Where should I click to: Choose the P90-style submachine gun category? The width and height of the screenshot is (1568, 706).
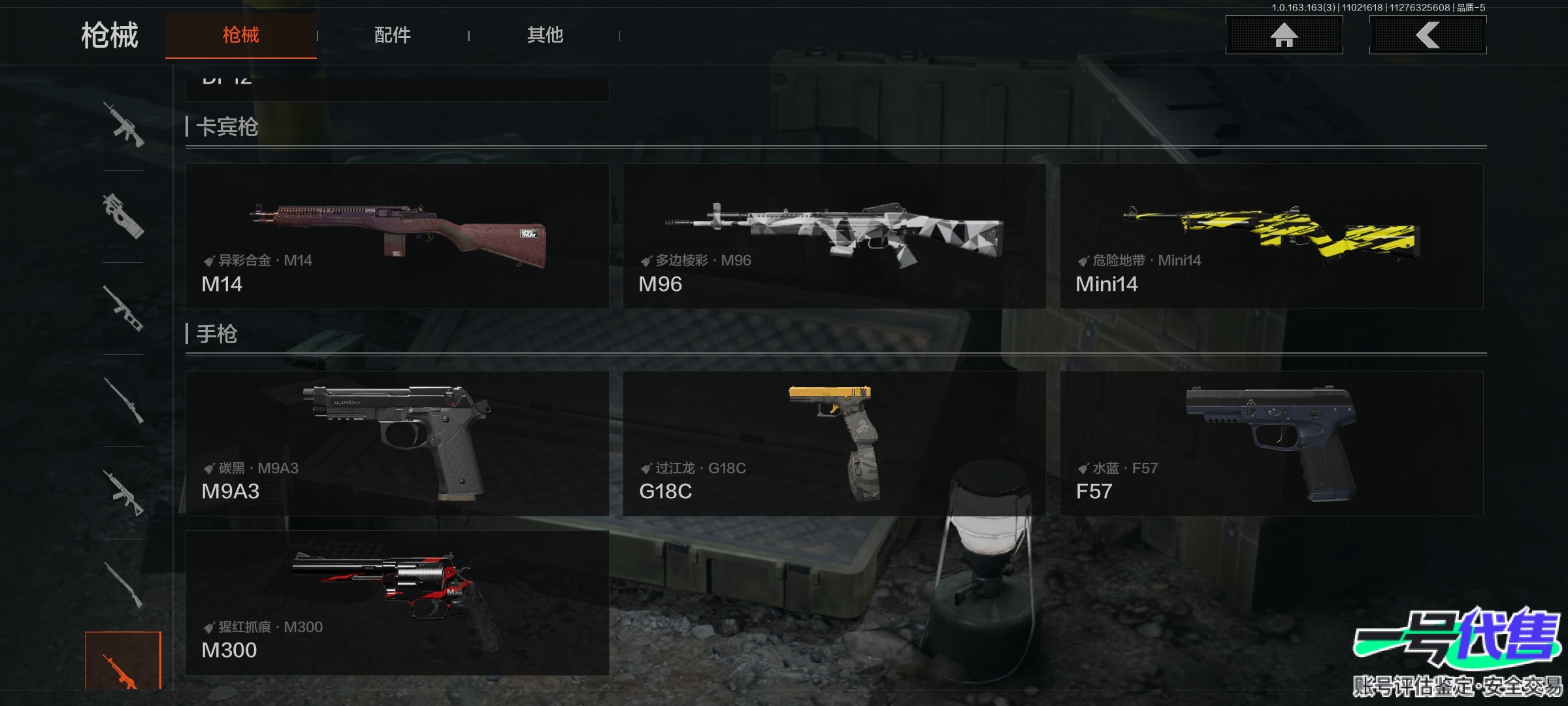coord(123,216)
